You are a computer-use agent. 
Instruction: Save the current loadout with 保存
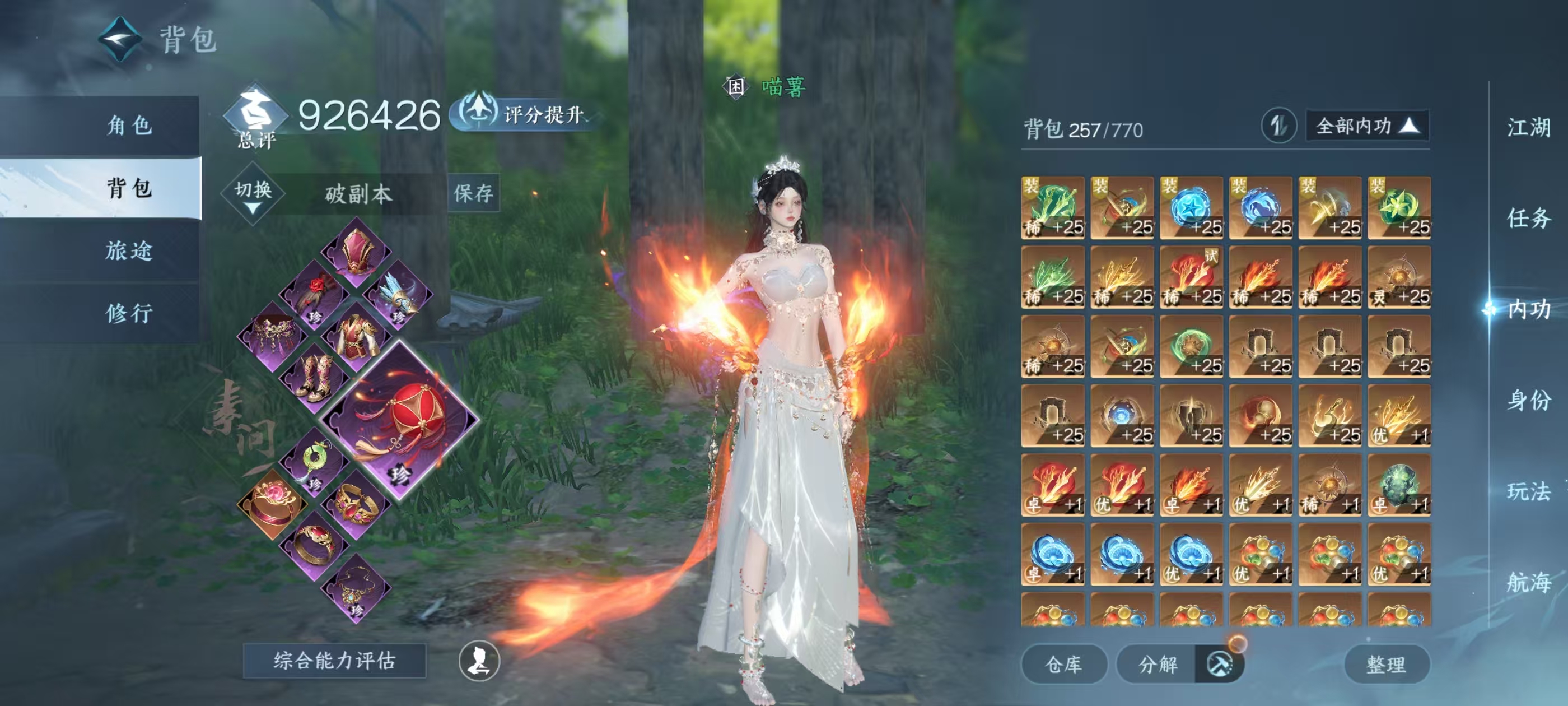(474, 193)
